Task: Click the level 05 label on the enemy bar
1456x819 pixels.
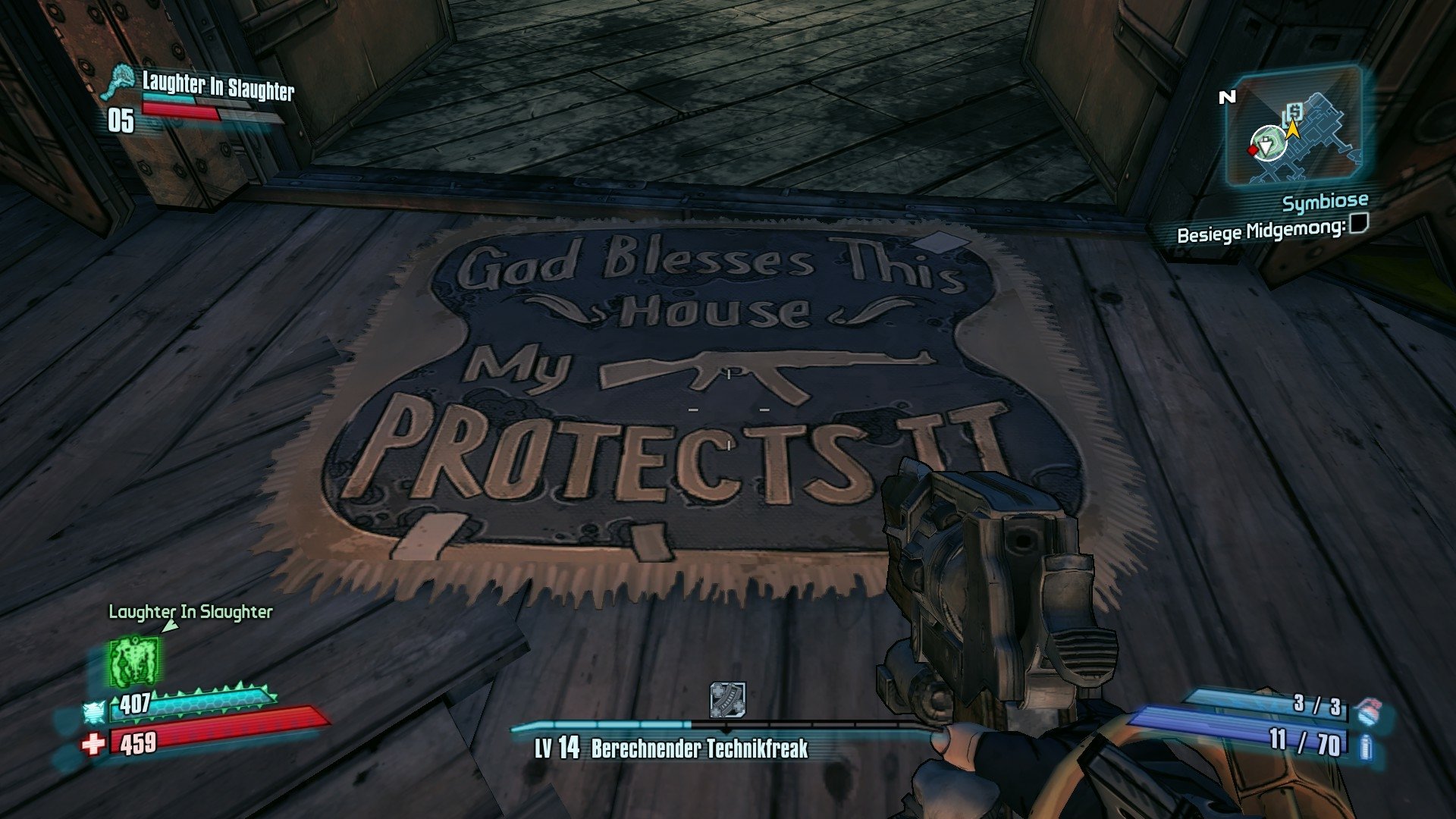Action: pyautogui.click(x=120, y=118)
